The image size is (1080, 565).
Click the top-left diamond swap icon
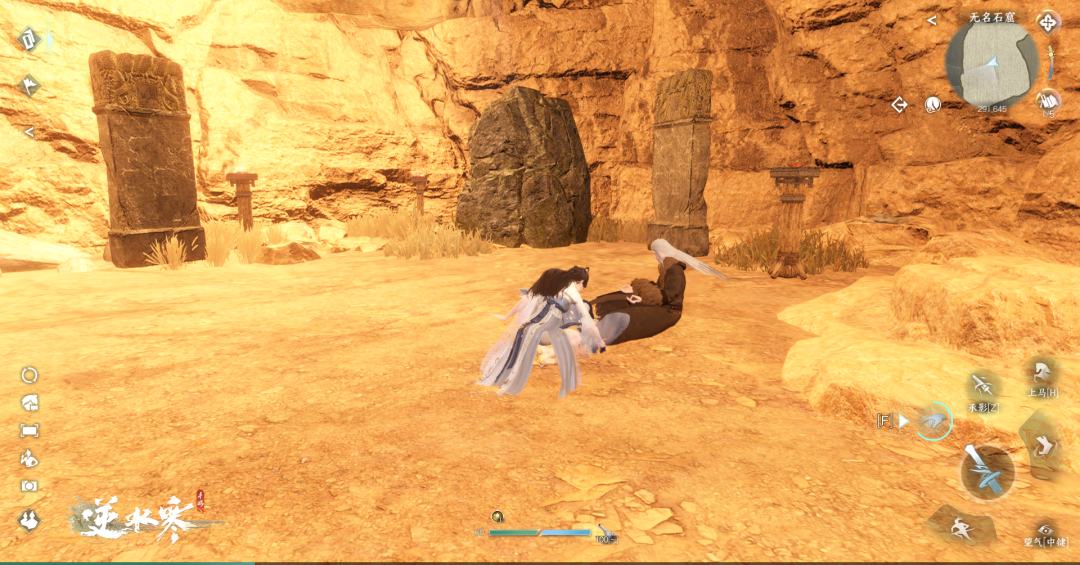click(29, 39)
